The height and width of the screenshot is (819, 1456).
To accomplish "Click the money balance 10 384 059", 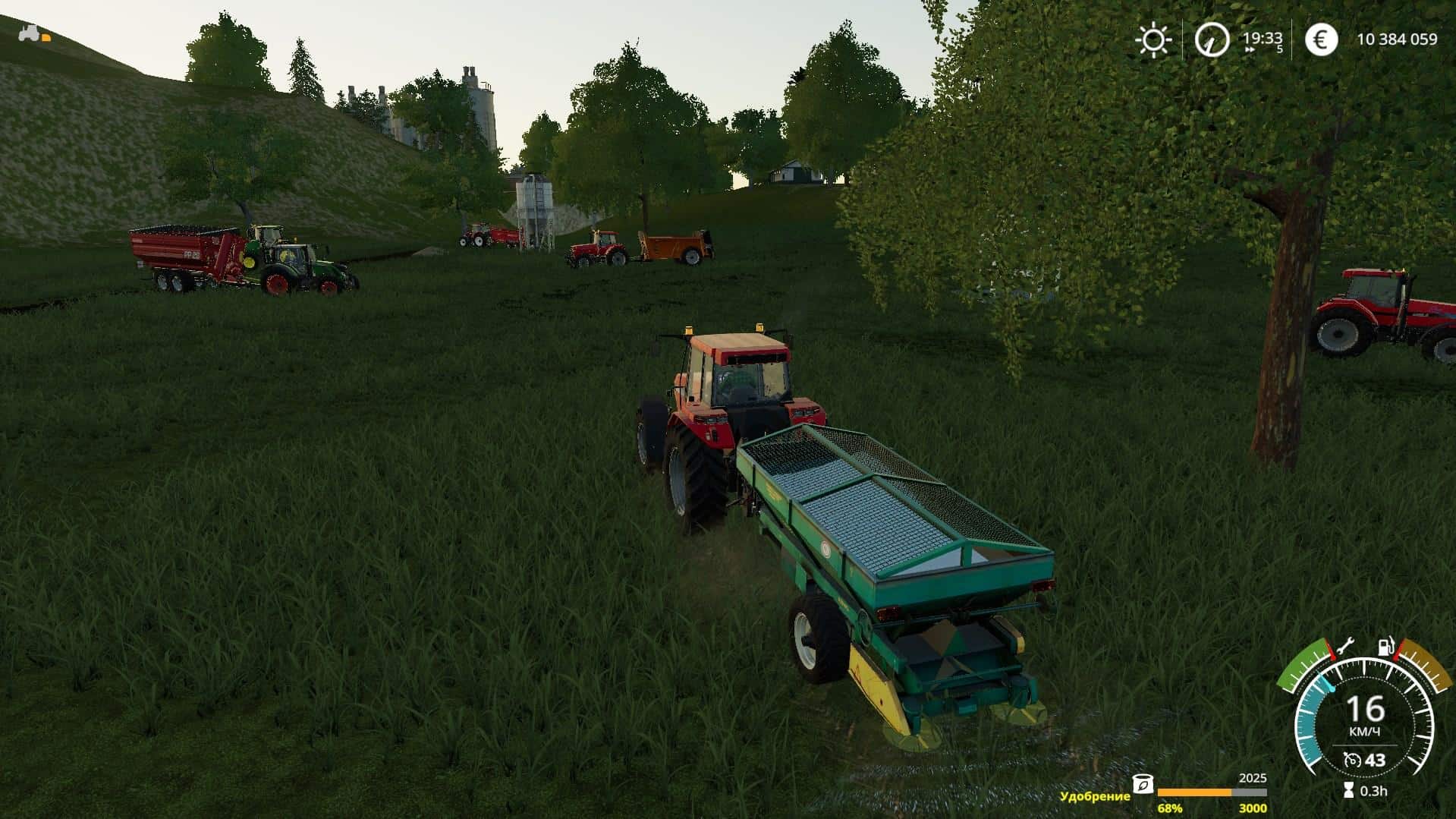I will (x=1400, y=38).
